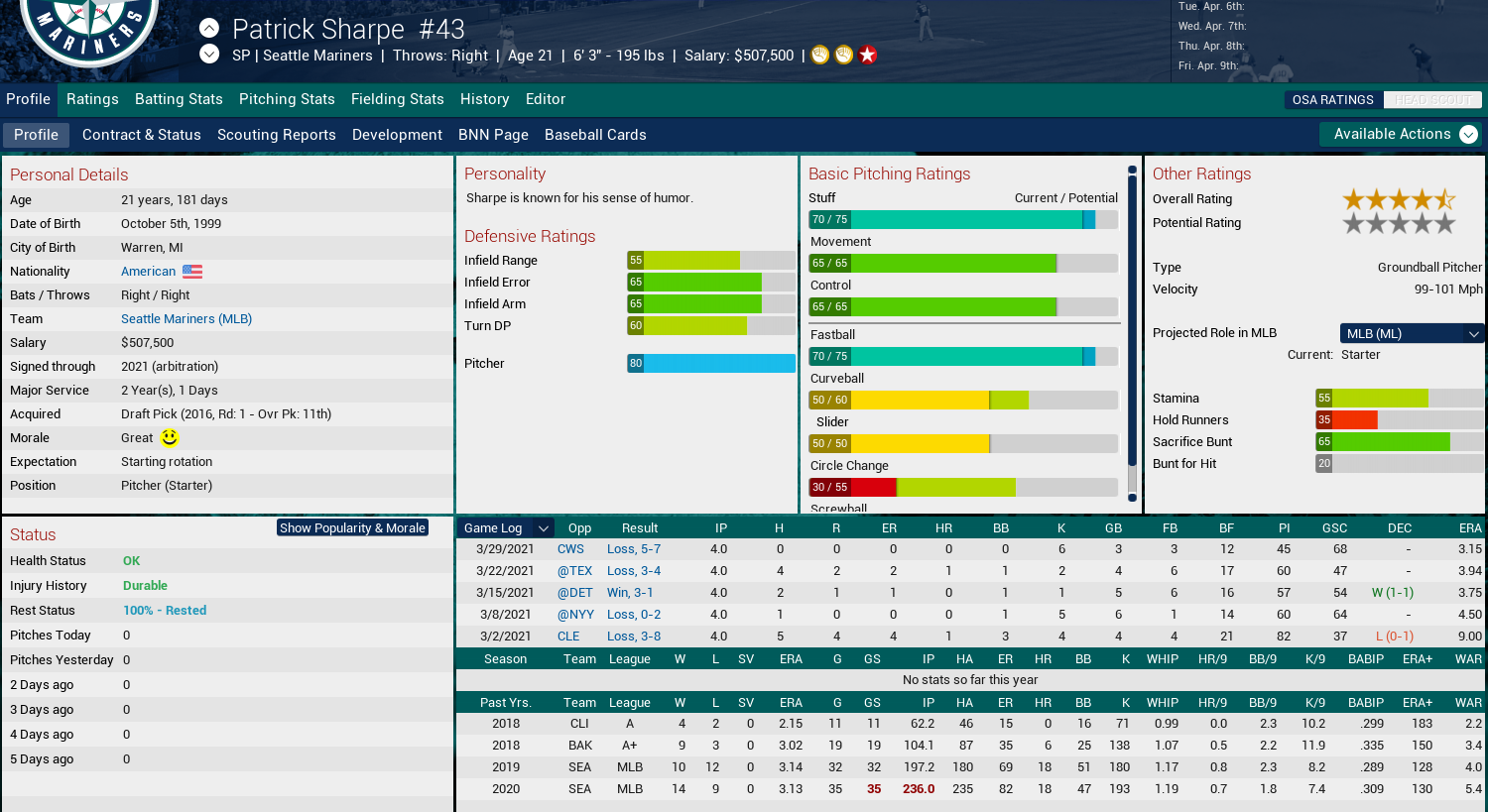Go to previous player with up arrow
Image resolution: width=1488 pixels, height=812 pixels.
point(208,28)
